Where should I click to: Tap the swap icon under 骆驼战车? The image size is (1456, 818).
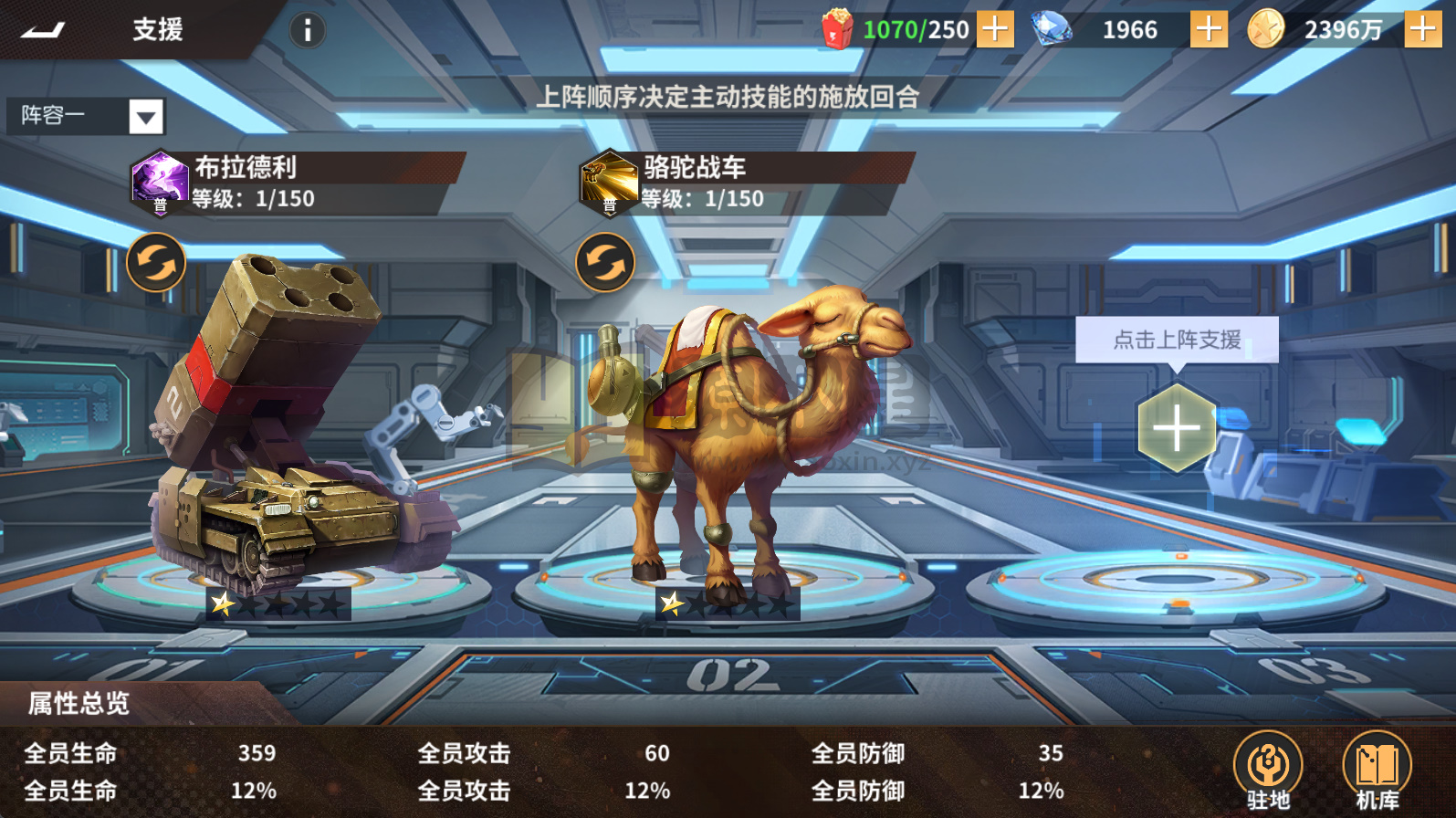[602, 262]
